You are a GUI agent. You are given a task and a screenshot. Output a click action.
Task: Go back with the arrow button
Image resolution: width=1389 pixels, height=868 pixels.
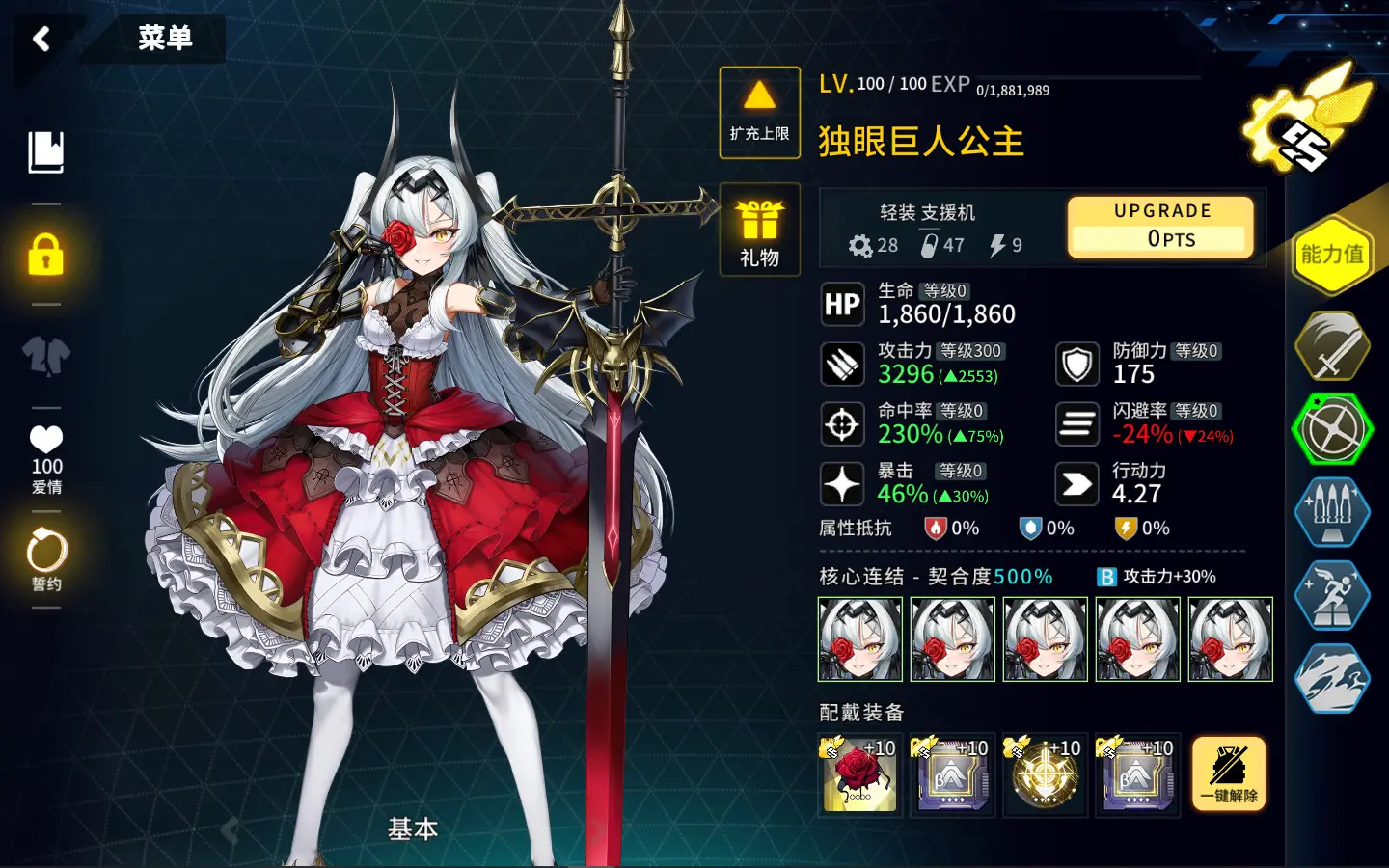tap(41, 39)
